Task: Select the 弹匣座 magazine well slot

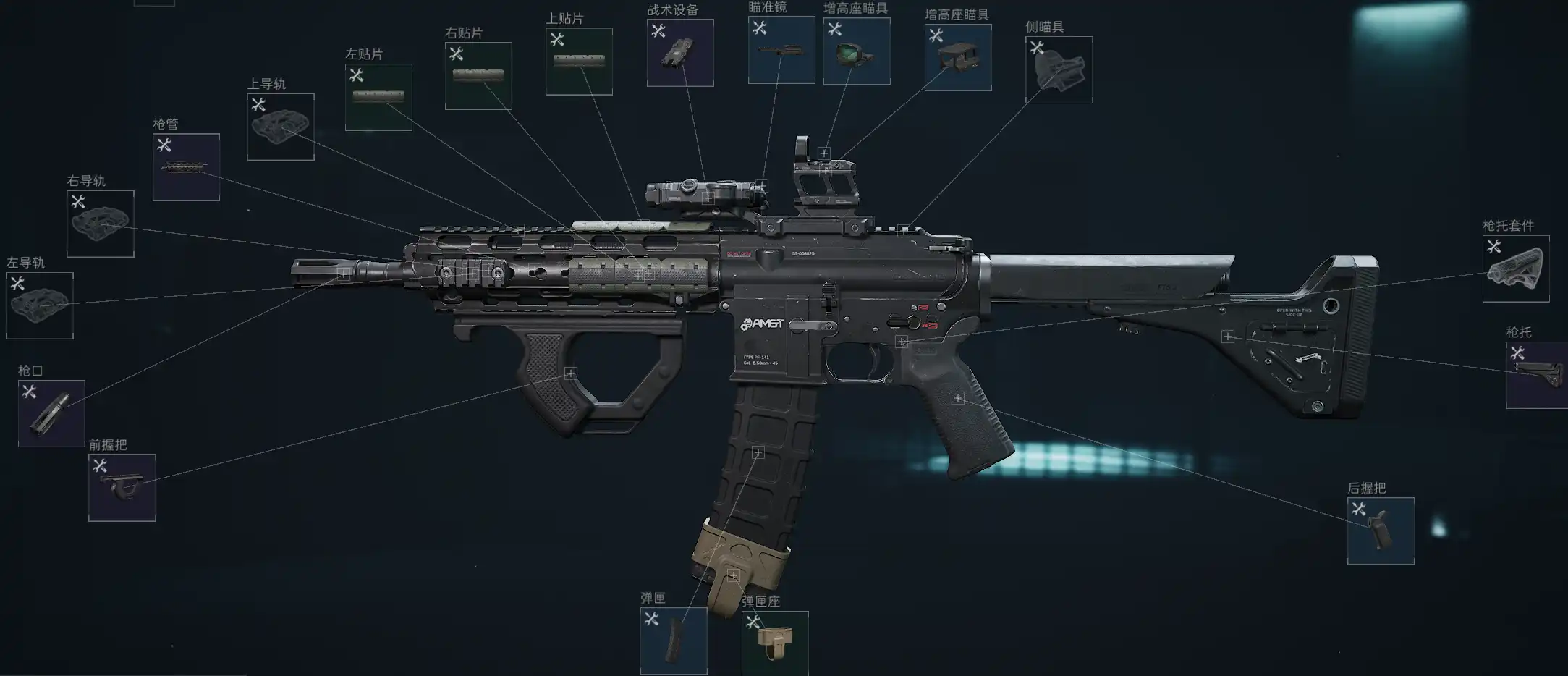Action: [x=775, y=643]
